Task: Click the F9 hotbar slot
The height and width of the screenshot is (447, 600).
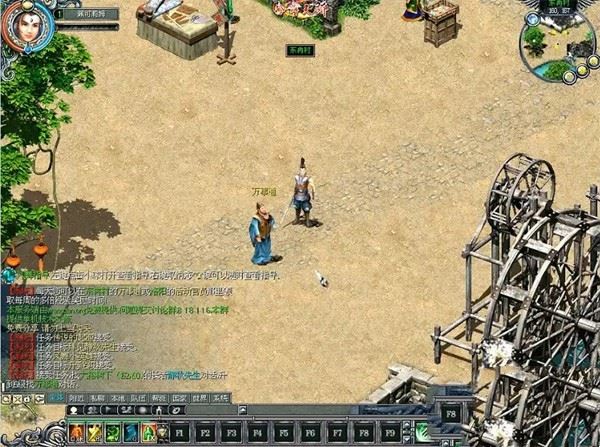Action: 389,433
